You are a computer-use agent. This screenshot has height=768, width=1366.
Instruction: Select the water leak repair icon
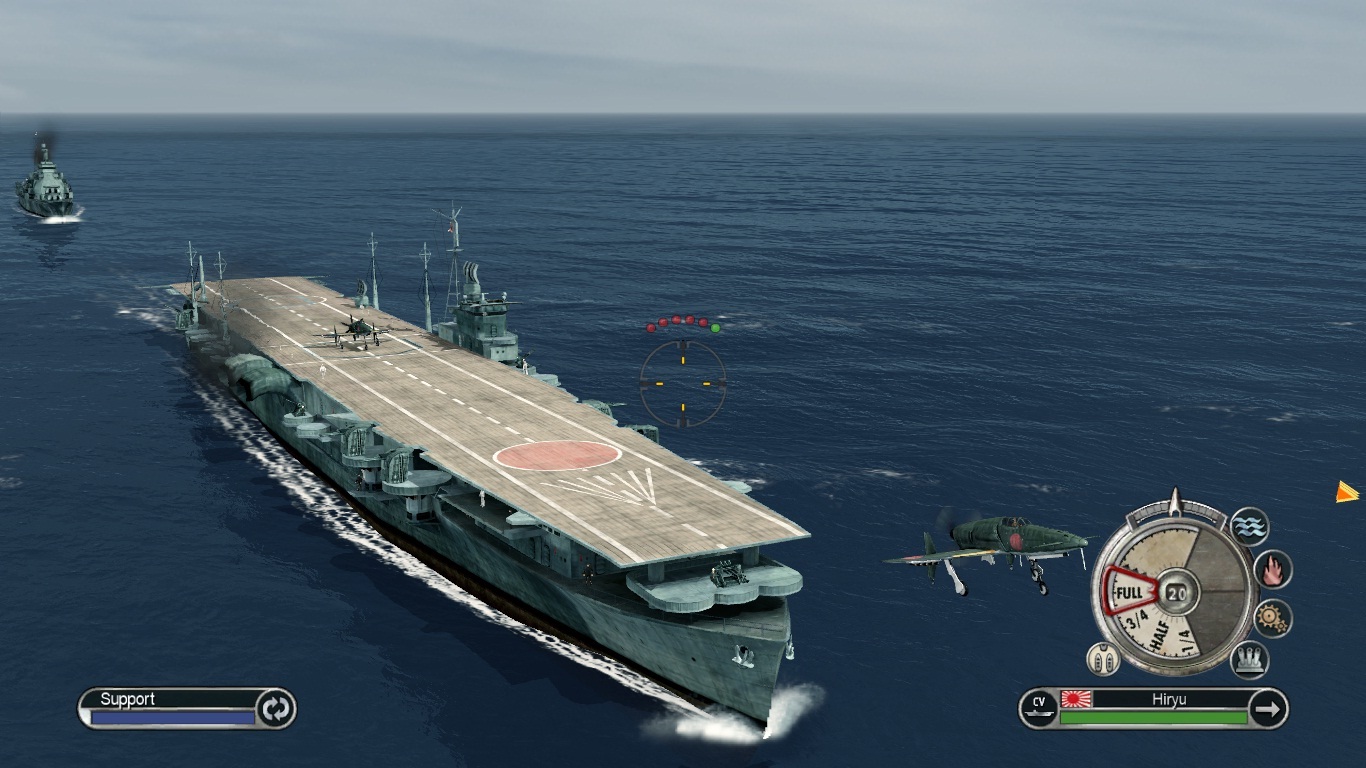tap(1249, 526)
